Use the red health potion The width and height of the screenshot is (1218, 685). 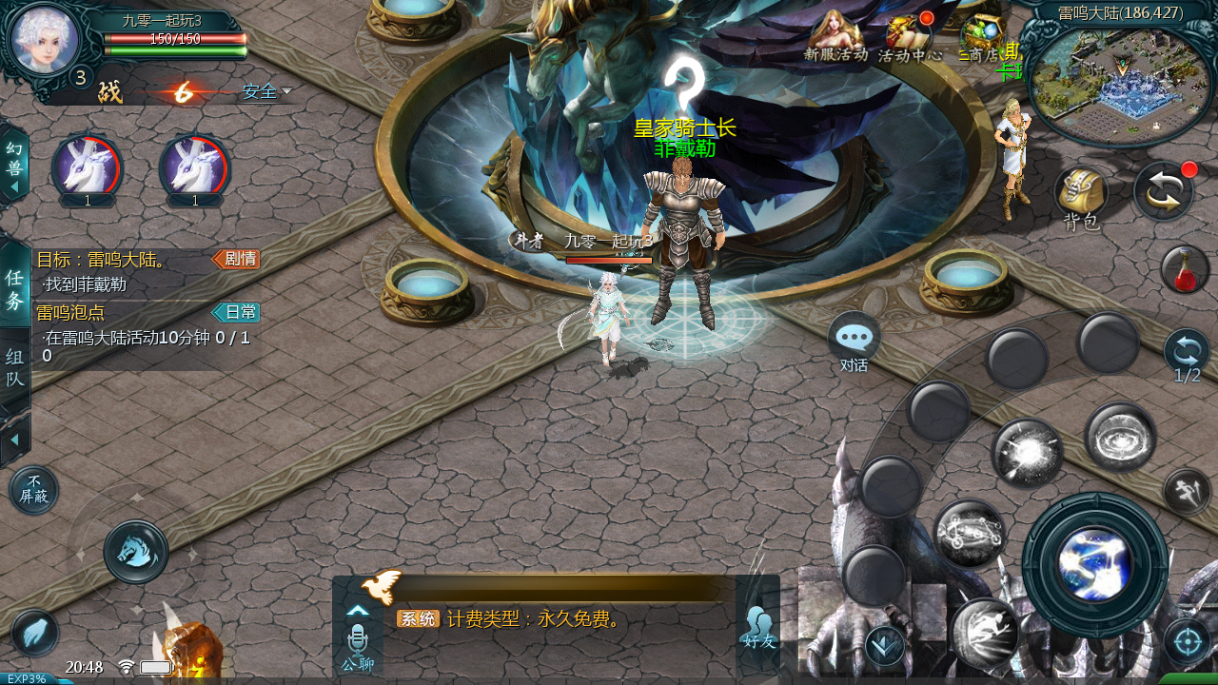[1185, 269]
